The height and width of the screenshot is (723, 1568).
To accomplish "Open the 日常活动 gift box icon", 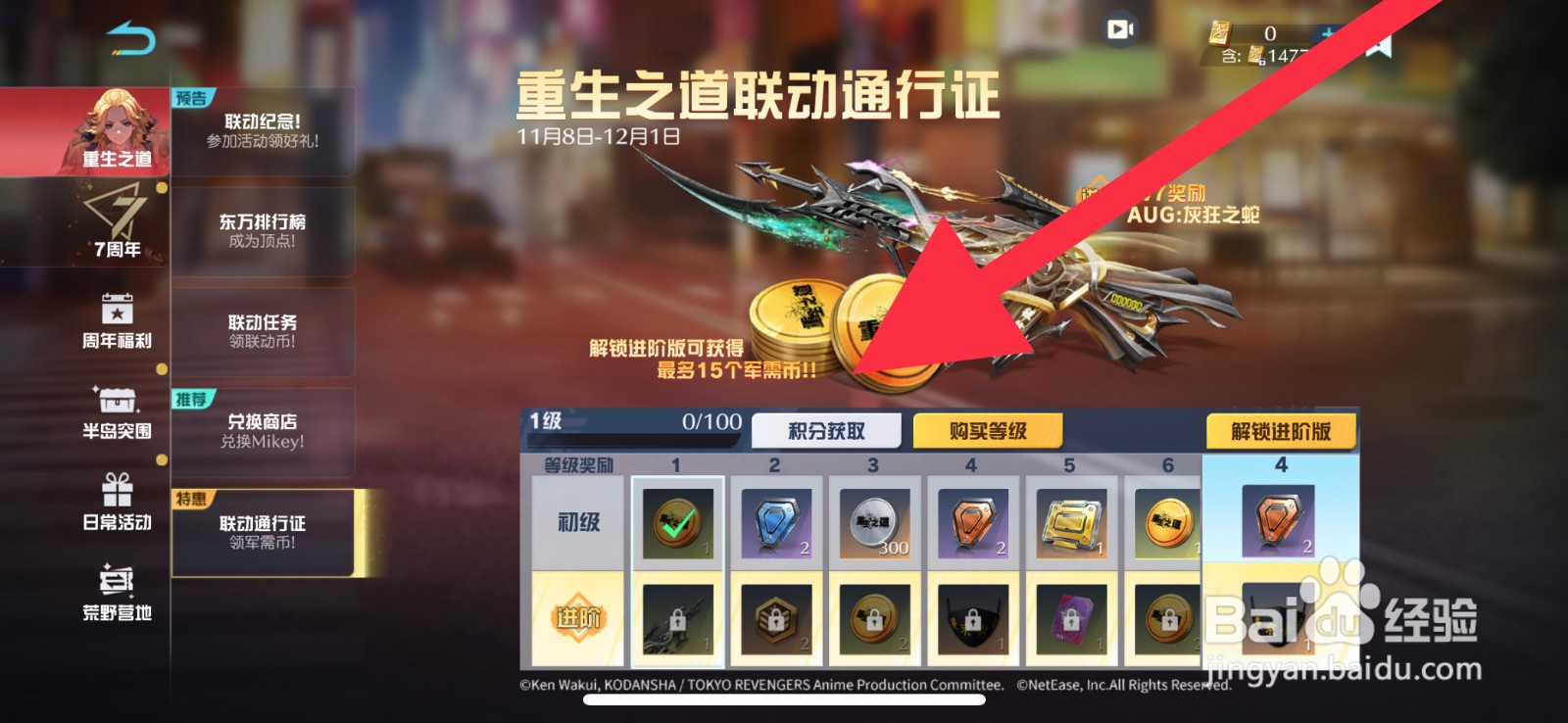I will coord(118,509).
